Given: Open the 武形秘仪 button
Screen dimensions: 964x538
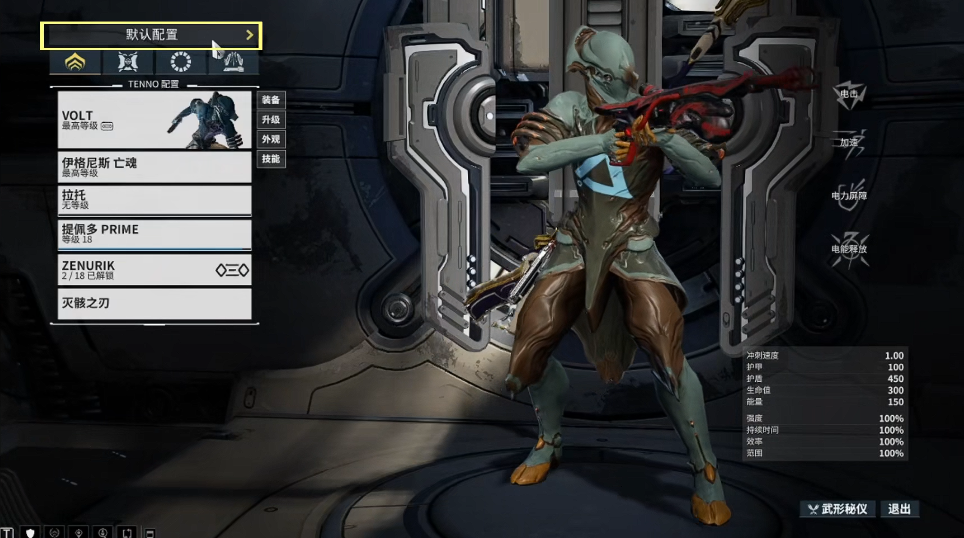Looking at the screenshot, I should pos(838,509).
